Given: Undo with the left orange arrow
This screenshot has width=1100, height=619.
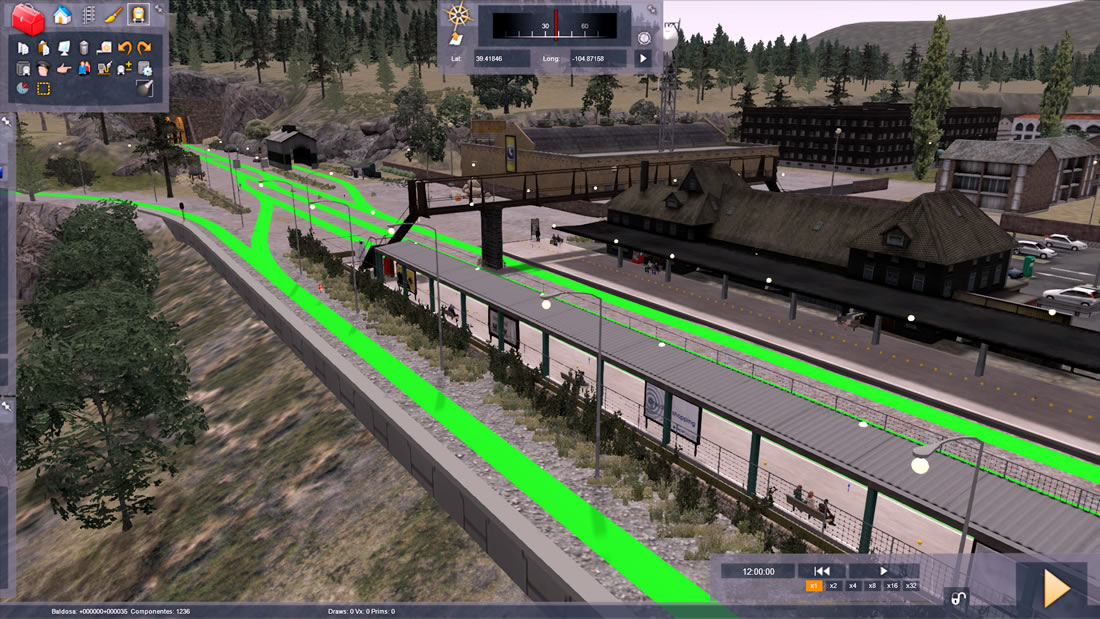Looking at the screenshot, I should click(x=125, y=47).
